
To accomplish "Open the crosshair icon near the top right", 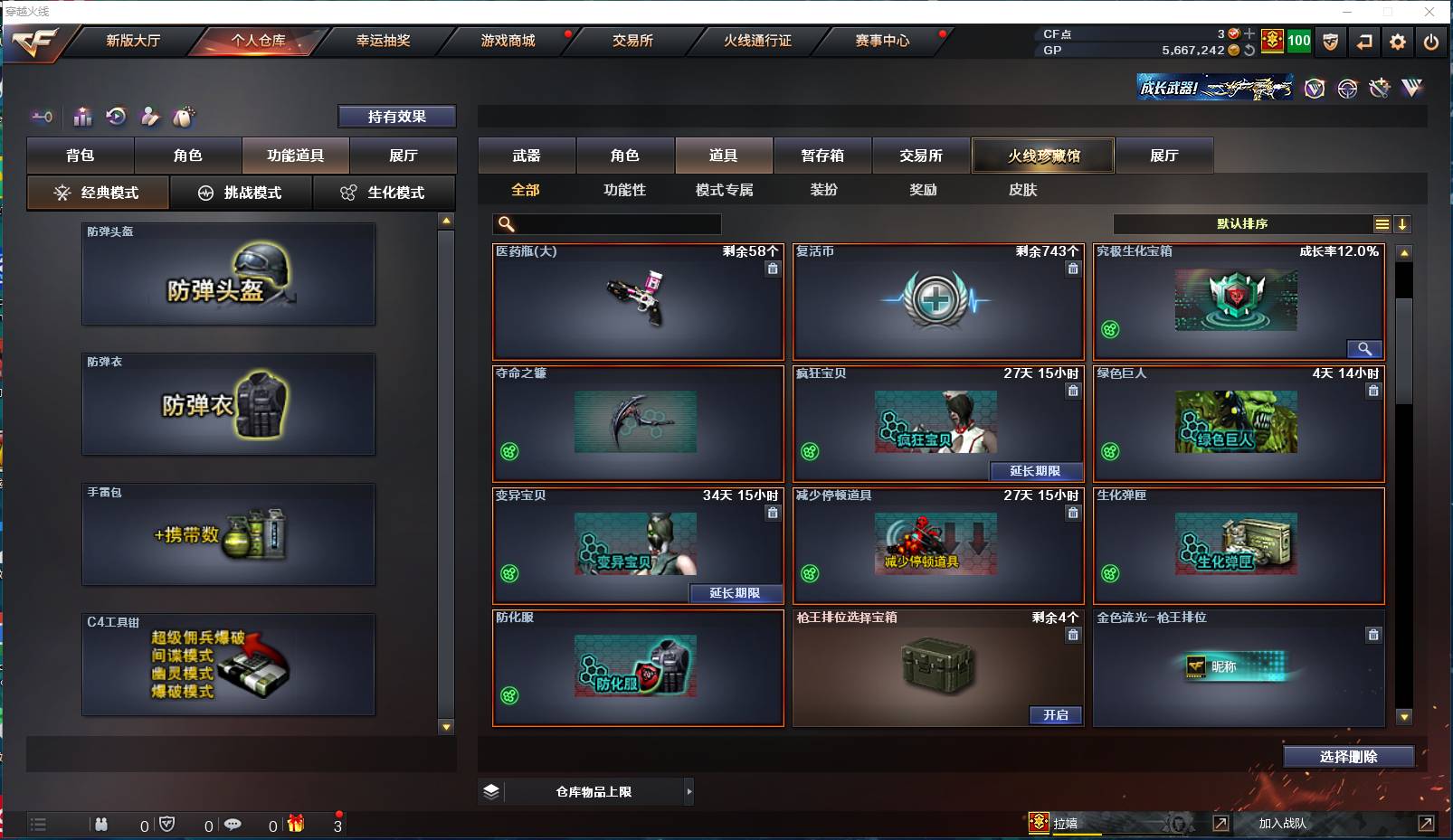I will [1346, 89].
